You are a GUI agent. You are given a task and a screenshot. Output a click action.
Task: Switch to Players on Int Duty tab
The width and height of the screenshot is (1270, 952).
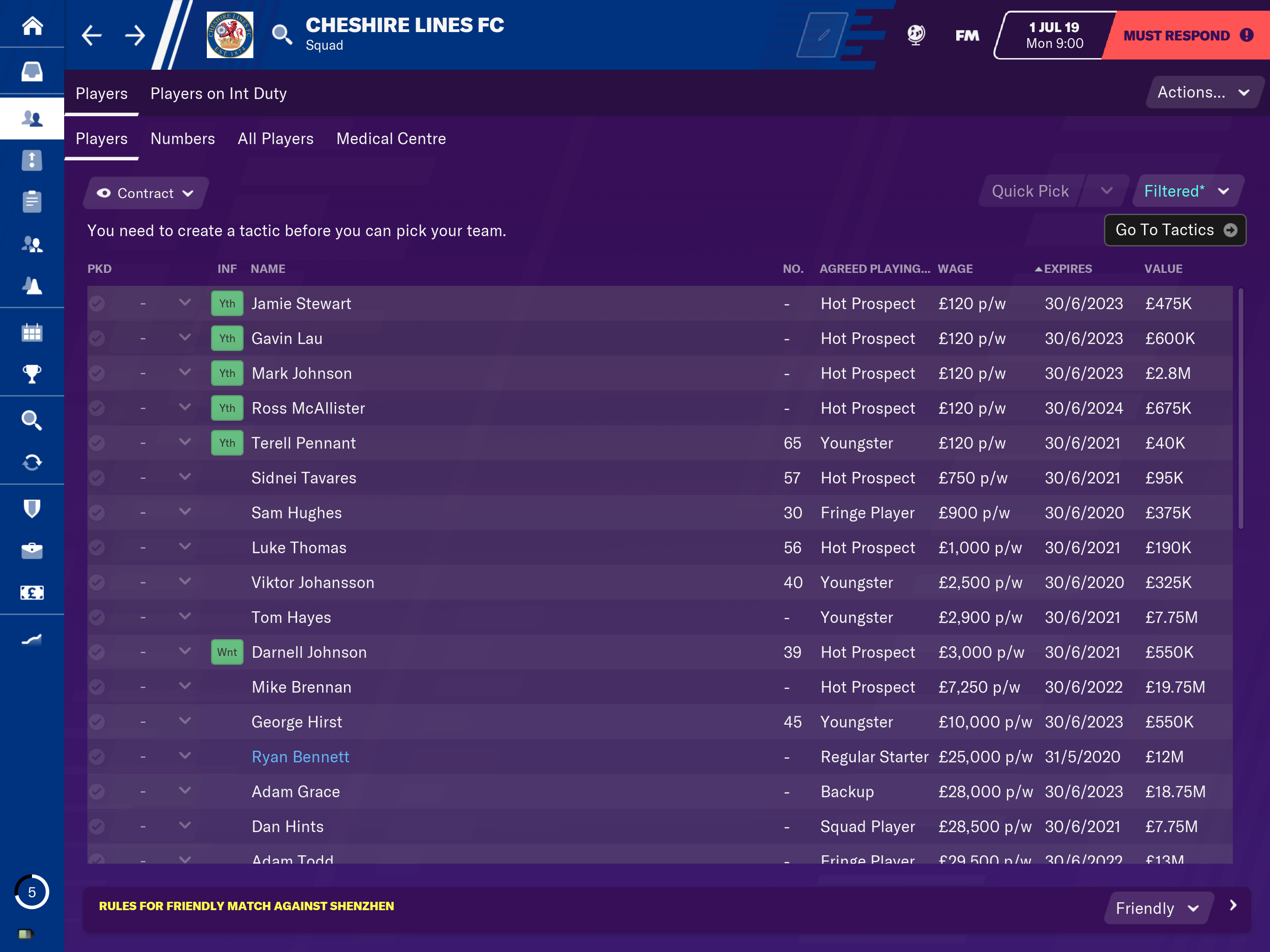point(218,93)
